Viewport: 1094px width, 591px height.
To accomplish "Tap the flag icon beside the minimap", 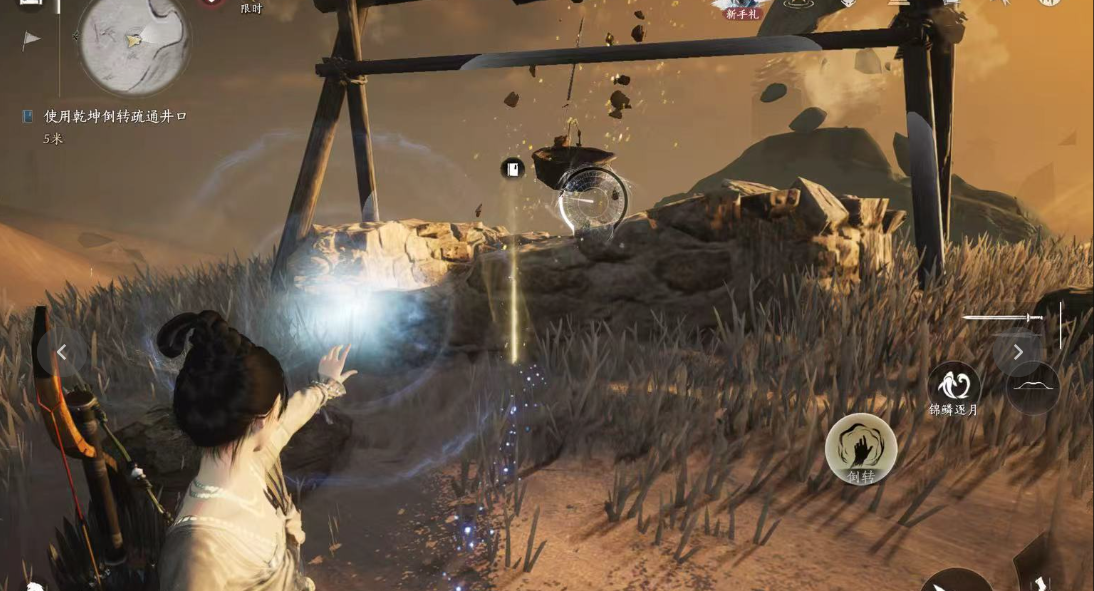I will click(32, 40).
